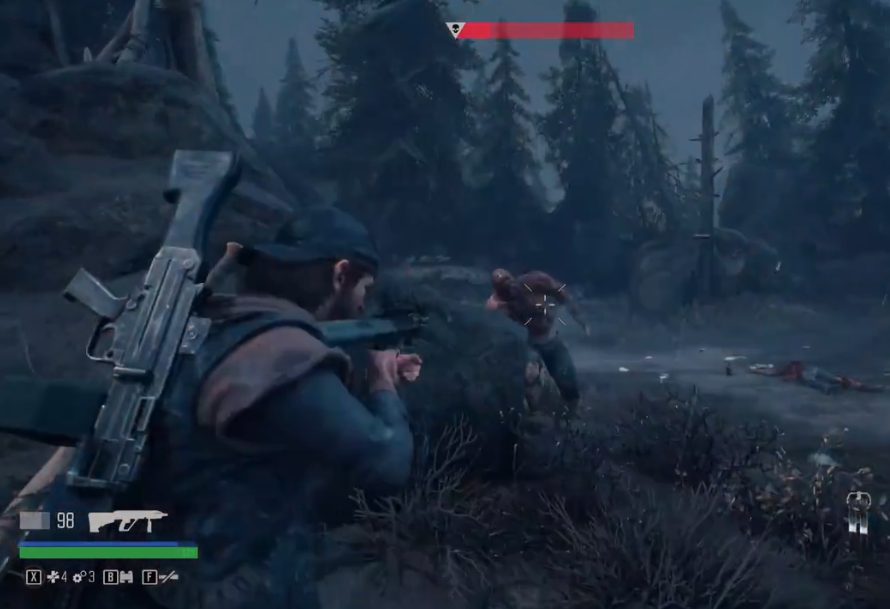890x609 pixels.
Task: Select the scrap gear icon
Action: tap(80, 577)
